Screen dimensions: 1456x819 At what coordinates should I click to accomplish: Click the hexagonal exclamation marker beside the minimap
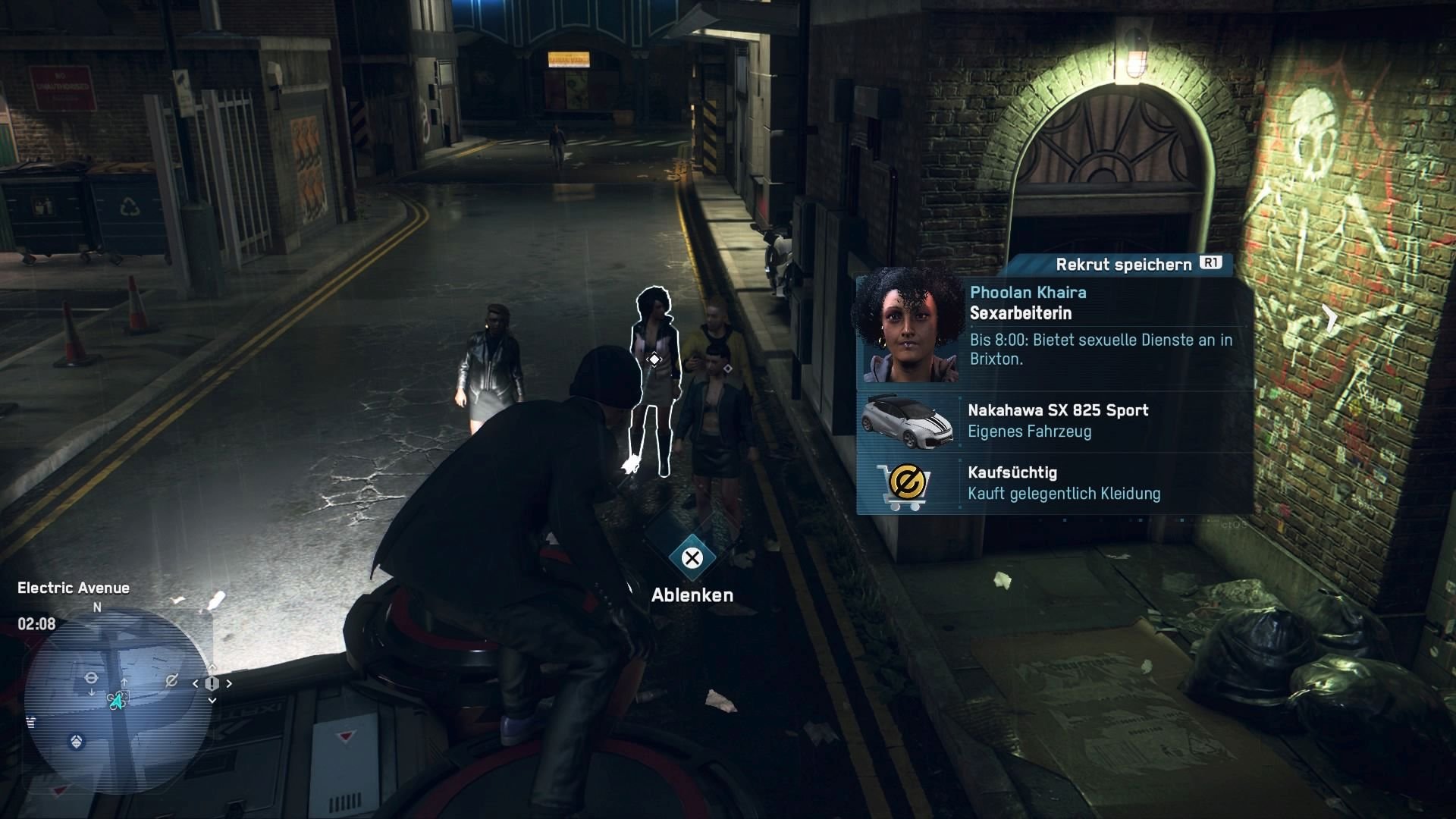(x=211, y=683)
